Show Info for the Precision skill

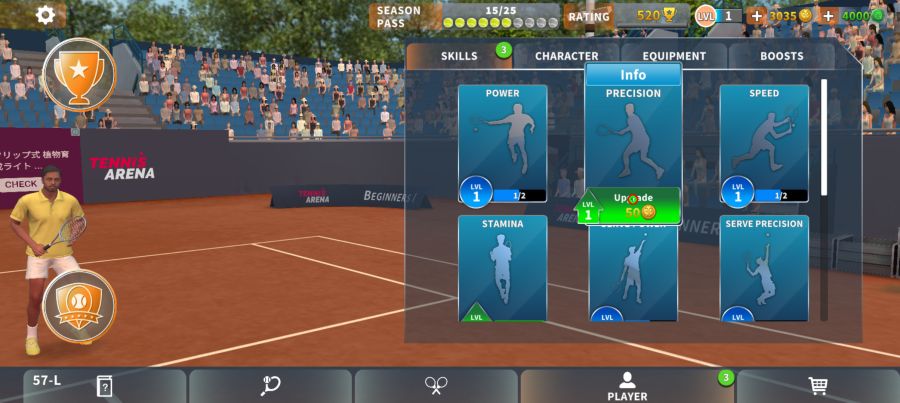[633, 75]
